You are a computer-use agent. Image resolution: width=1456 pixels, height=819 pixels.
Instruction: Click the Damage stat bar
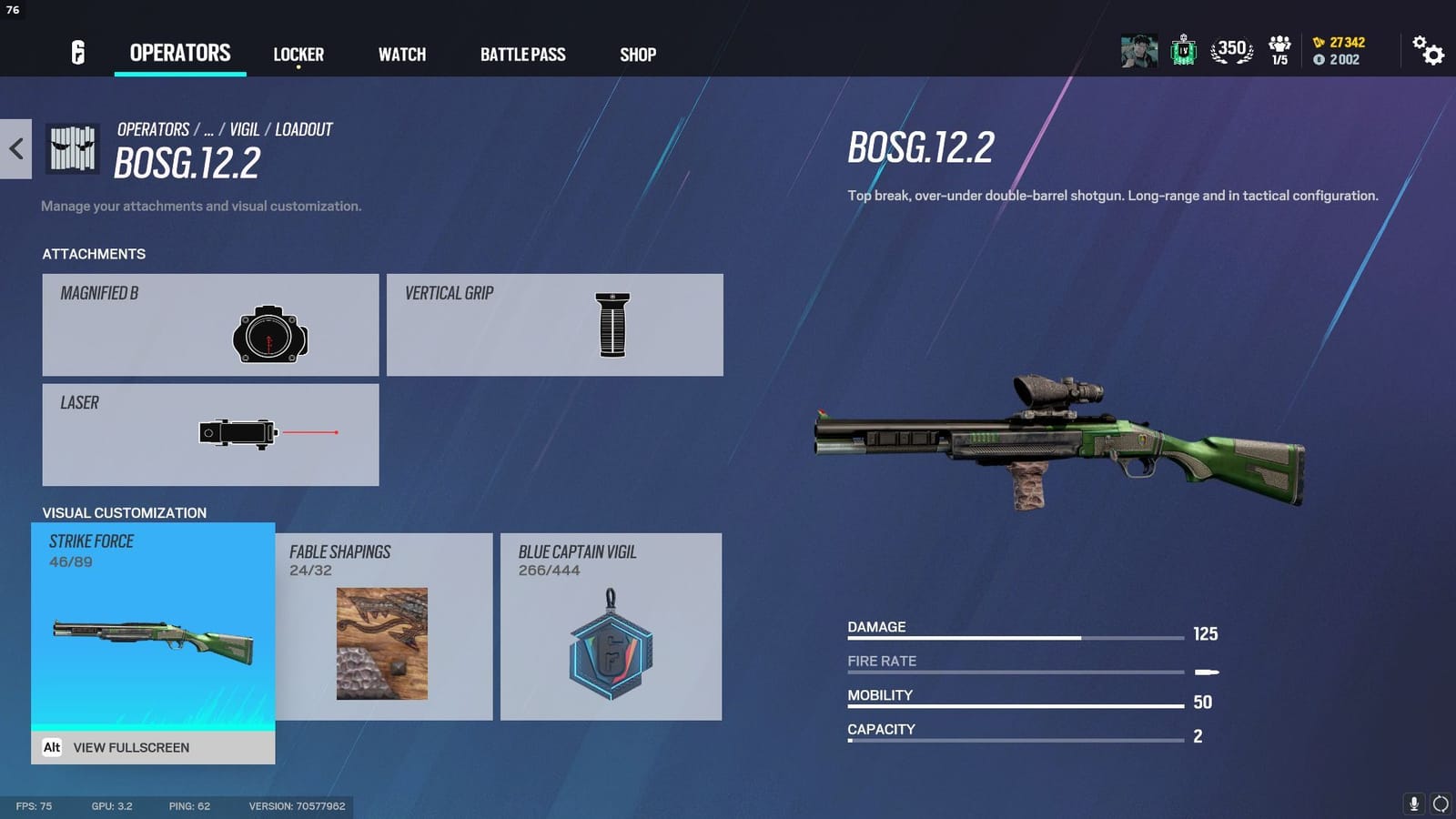[1010, 639]
